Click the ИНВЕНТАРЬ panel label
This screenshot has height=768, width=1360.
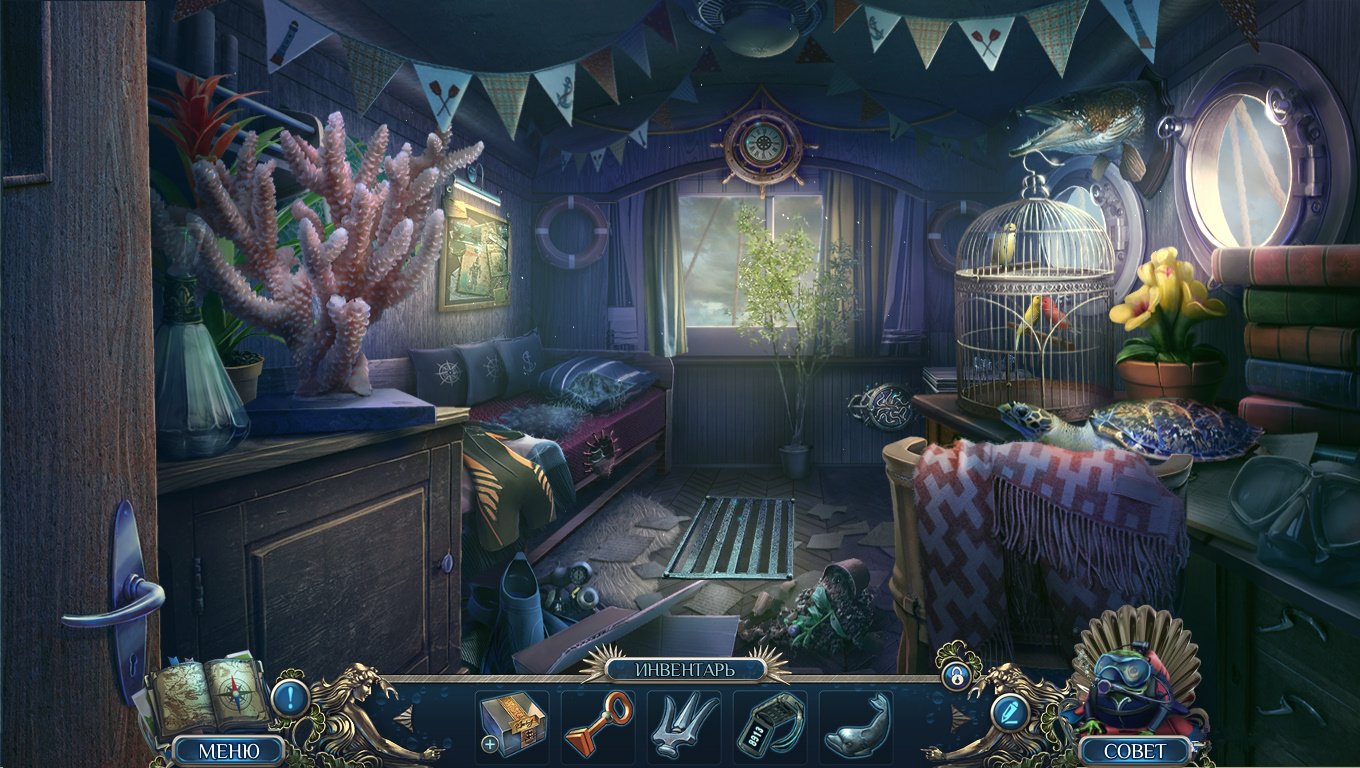(685, 669)
